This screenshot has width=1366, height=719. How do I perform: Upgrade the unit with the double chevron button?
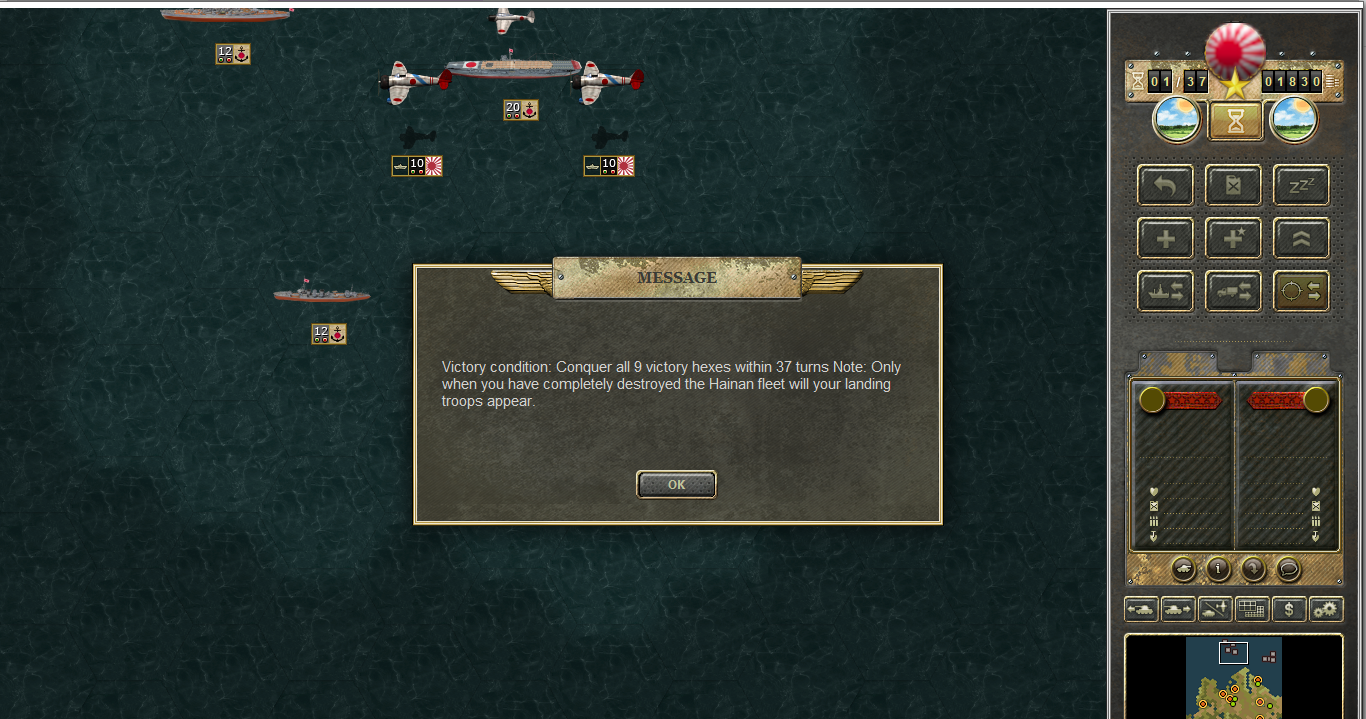(x=1301, y=238)
